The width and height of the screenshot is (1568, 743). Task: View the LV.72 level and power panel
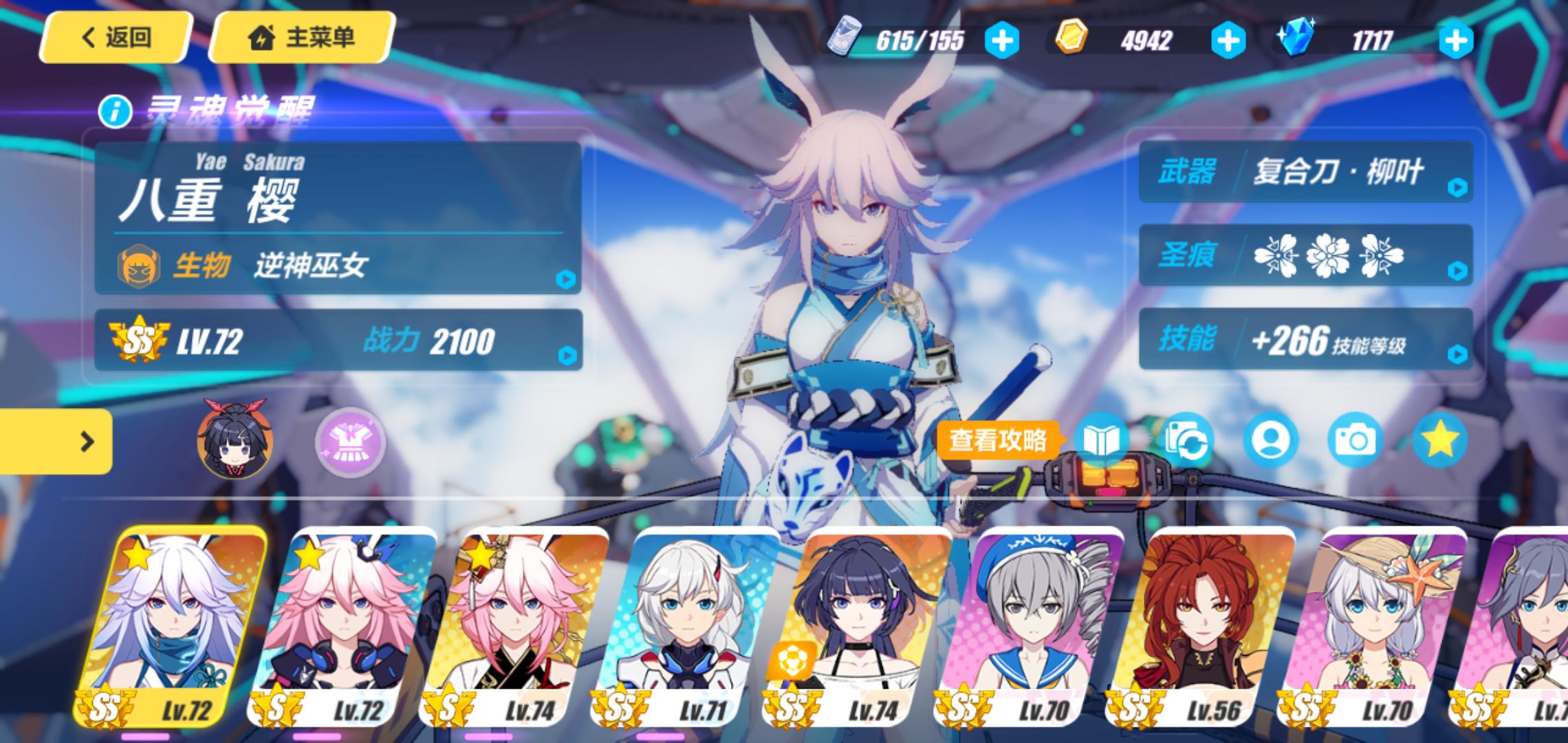(338, 341)
